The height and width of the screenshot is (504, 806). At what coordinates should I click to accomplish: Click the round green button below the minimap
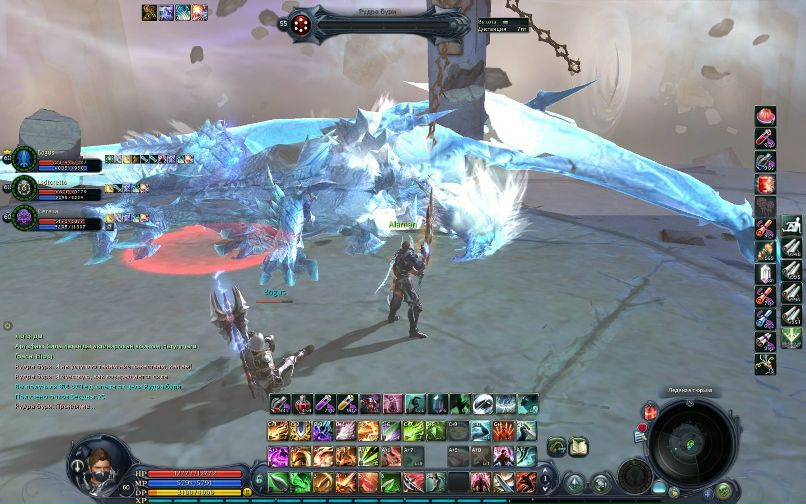[725, 491]
